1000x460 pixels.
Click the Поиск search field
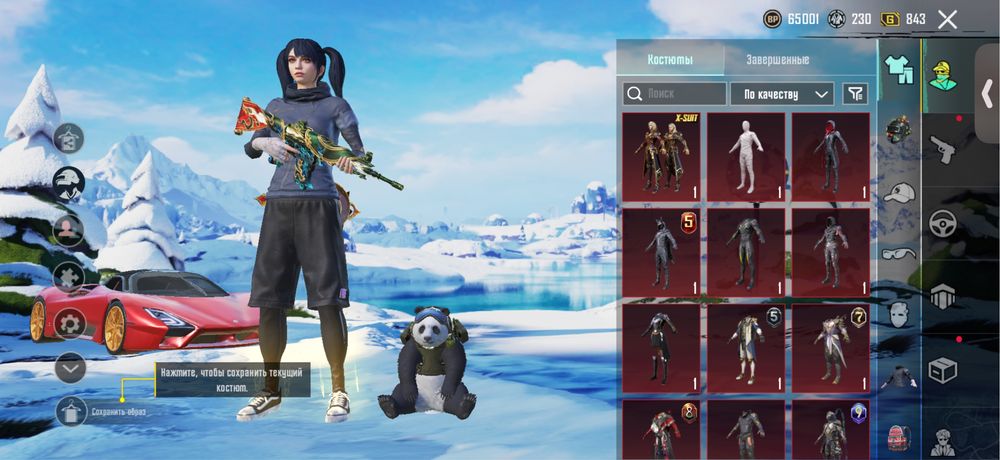[x=674, y=94]
